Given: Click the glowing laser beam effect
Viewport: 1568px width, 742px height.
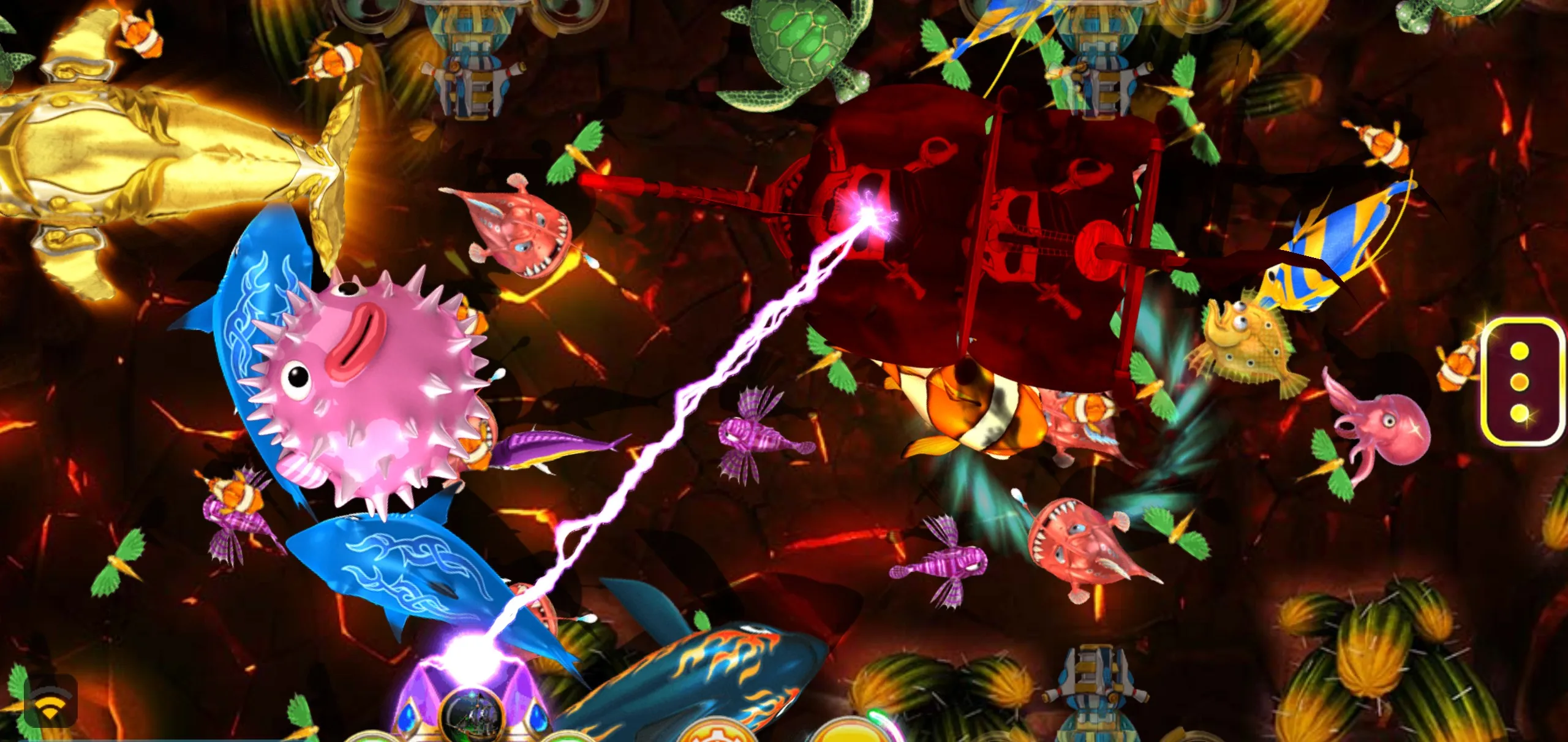Looking at the screenshot, I should [x=704, y=429].
